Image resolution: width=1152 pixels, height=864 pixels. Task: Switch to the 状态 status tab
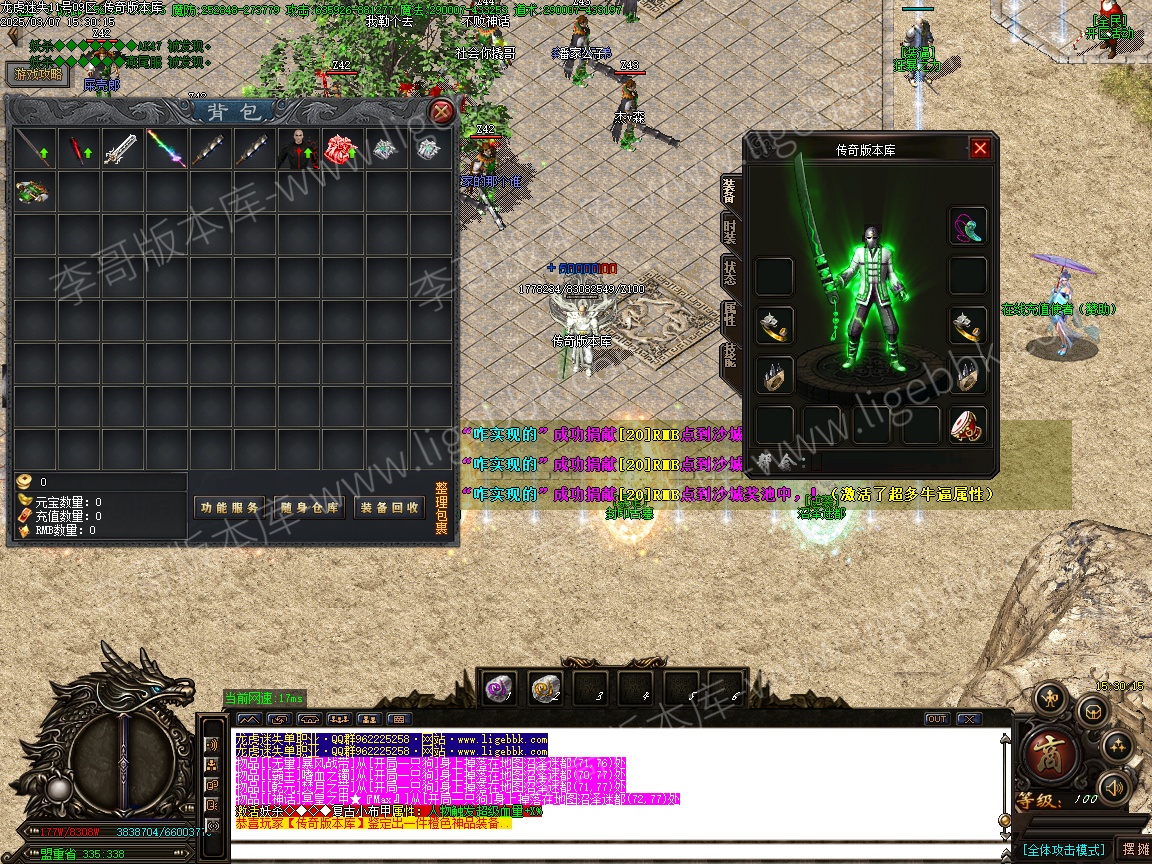coord(730,273)
